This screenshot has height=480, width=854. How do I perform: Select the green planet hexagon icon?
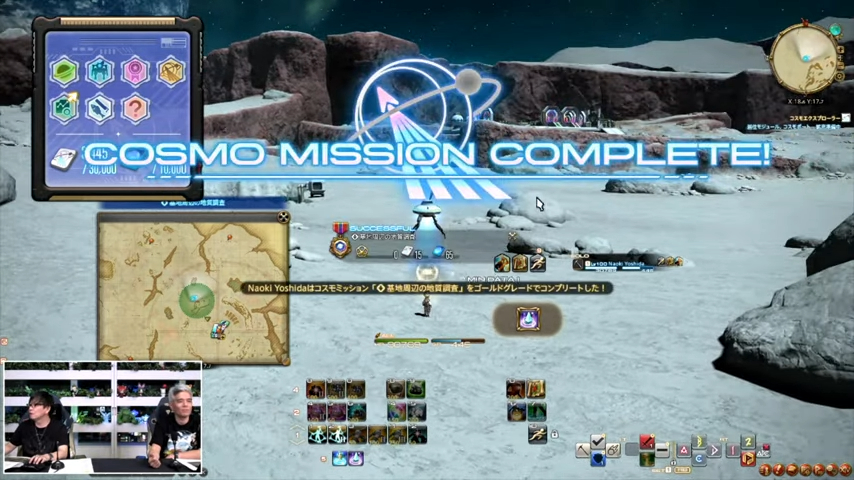pos(65,71)
